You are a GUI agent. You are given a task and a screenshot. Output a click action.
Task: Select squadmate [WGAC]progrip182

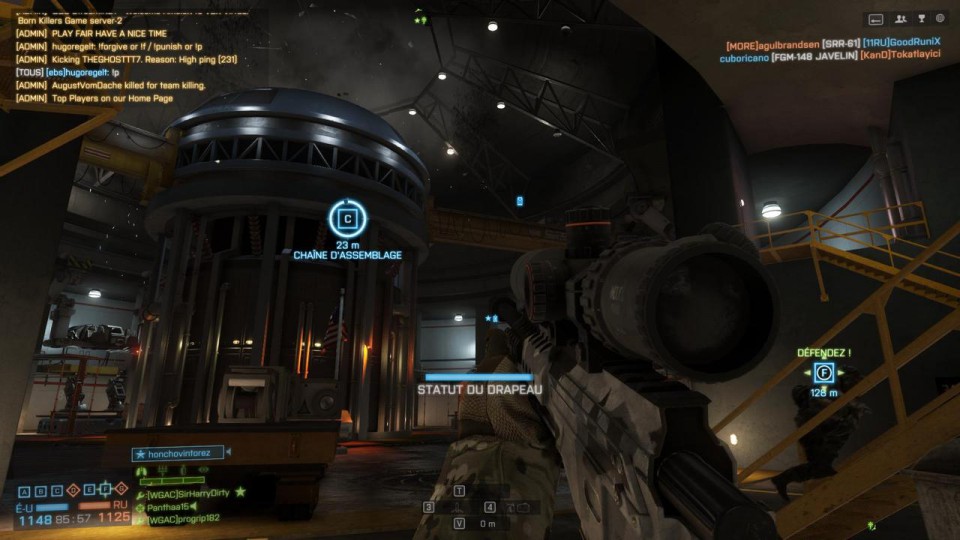pos(182,519)
